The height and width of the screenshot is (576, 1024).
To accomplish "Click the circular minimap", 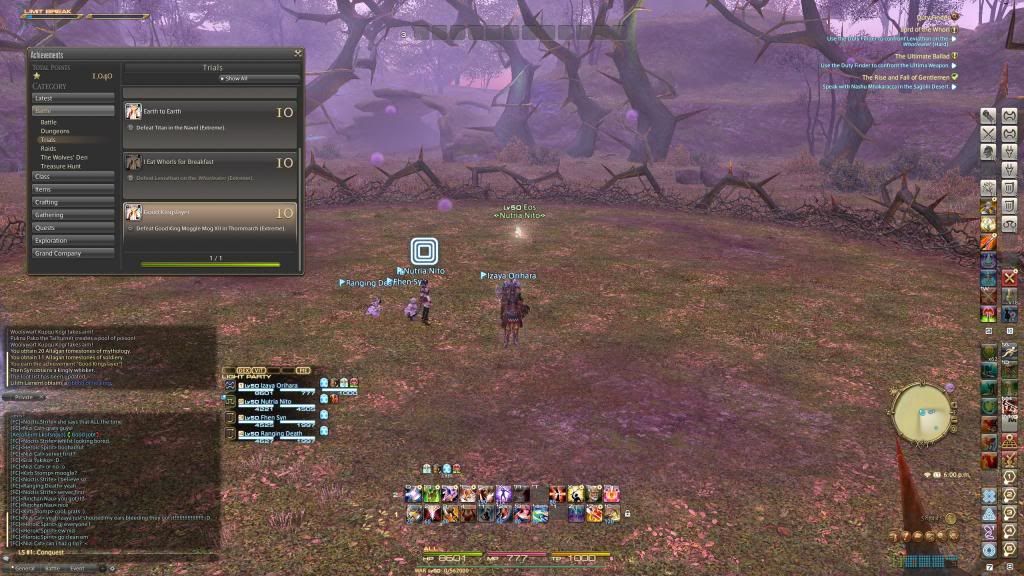I will [x=922, y=411].
